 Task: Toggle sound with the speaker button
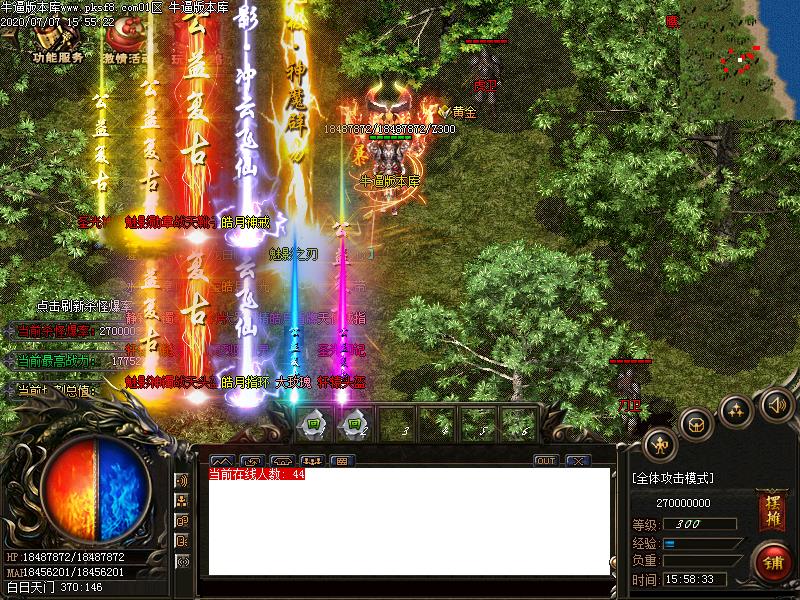pos(774,405)
